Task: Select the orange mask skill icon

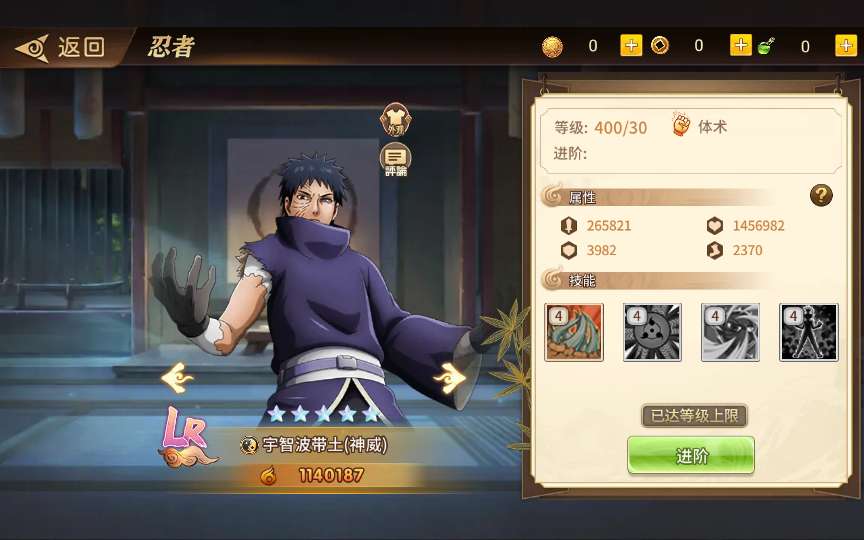Action: [574, 332]
